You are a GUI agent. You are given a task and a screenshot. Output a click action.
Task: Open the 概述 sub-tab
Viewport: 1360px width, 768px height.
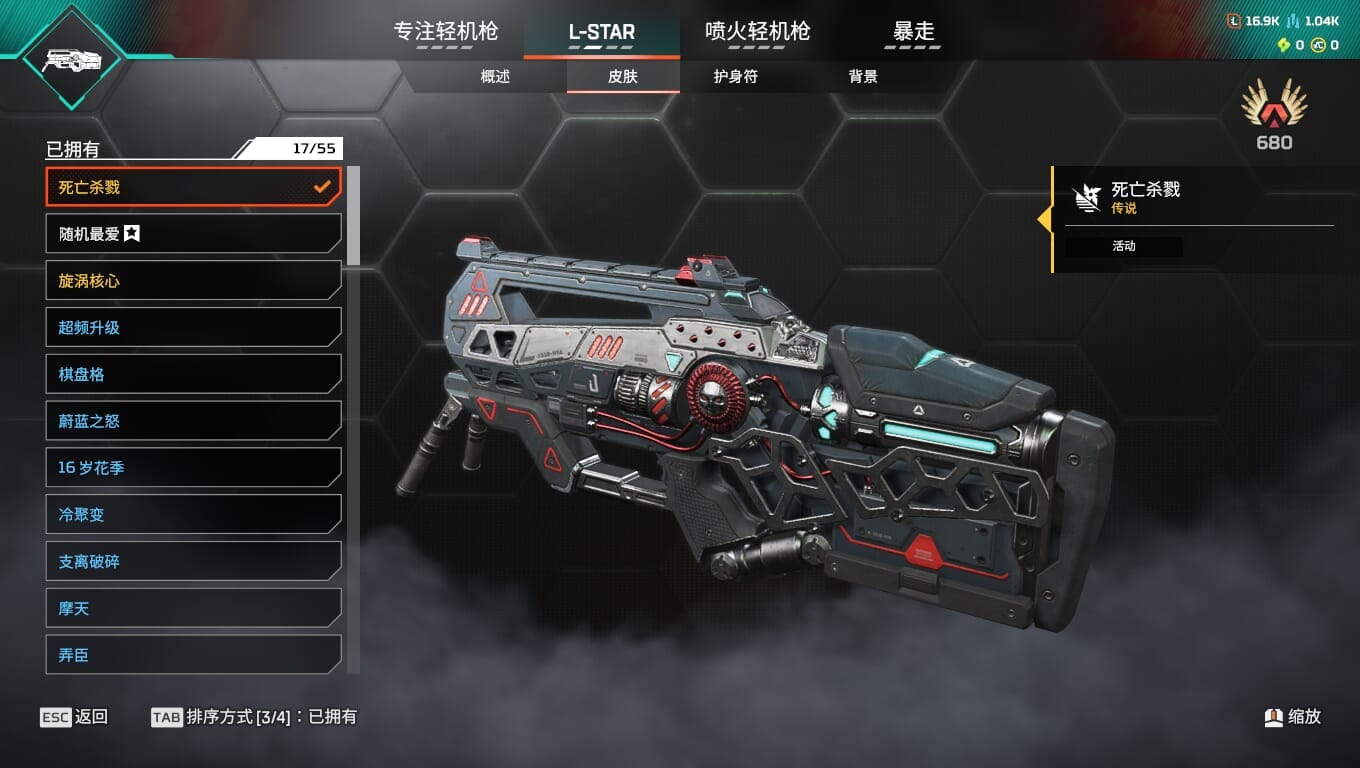pos(495,77)
